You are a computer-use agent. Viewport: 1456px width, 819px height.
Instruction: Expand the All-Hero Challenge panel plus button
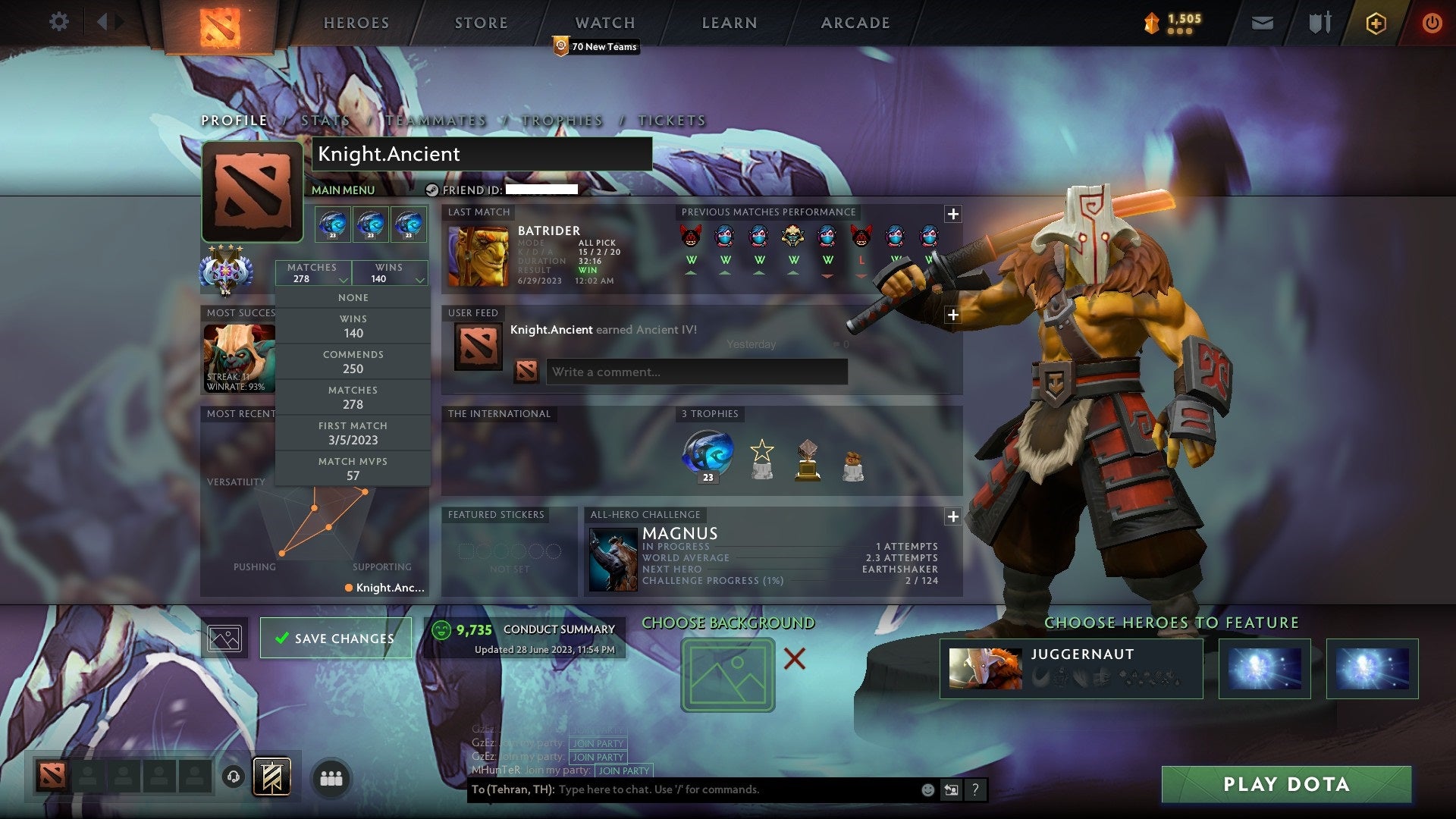953,516
